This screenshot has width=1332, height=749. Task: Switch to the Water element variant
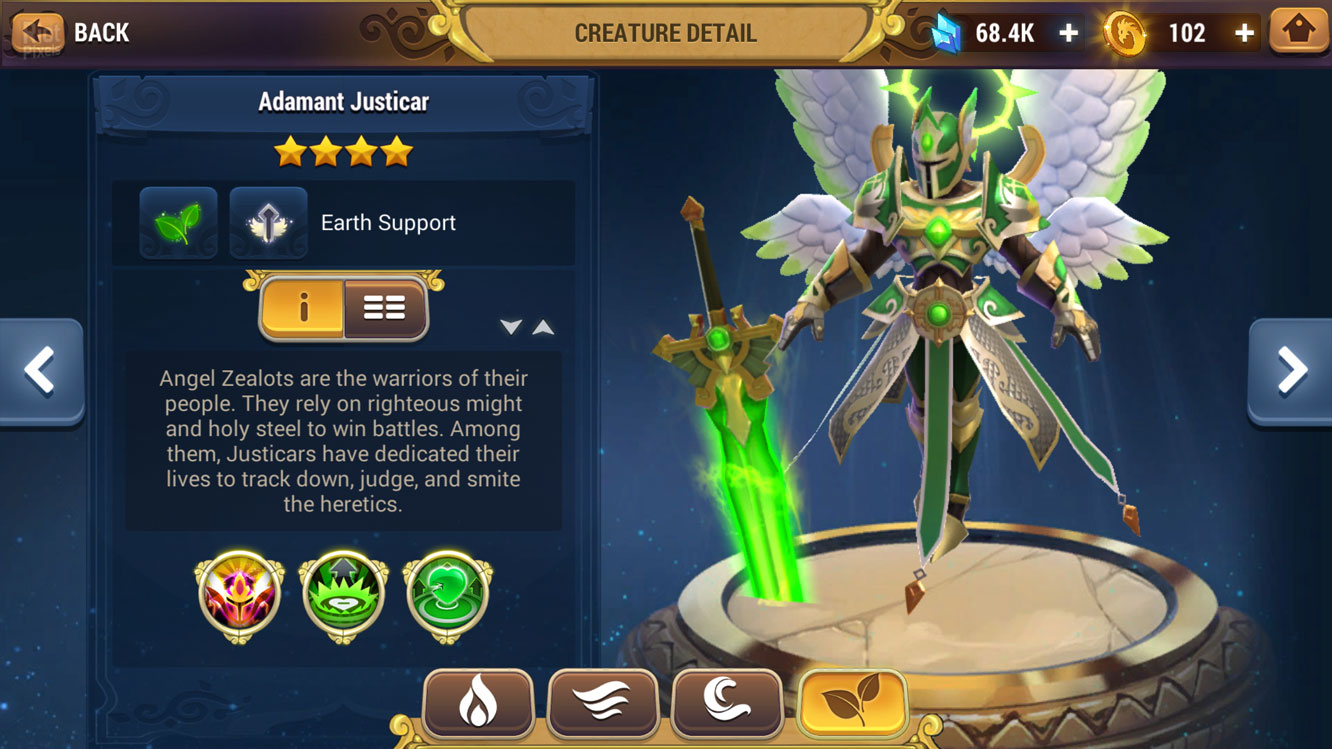727,704
